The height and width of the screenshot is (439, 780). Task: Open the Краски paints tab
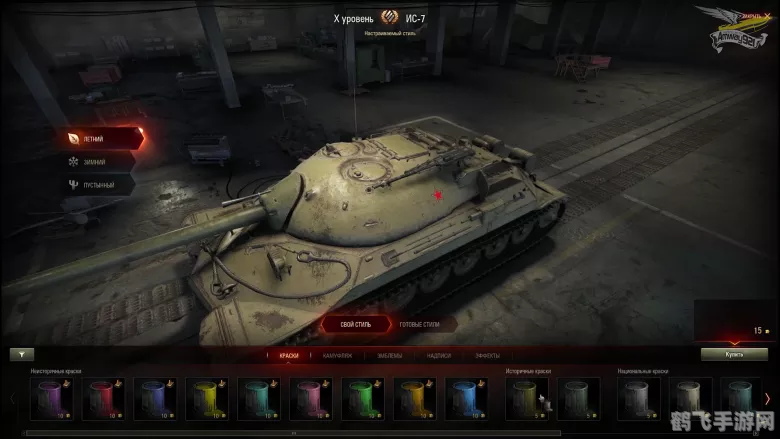[x=288, y=355]
